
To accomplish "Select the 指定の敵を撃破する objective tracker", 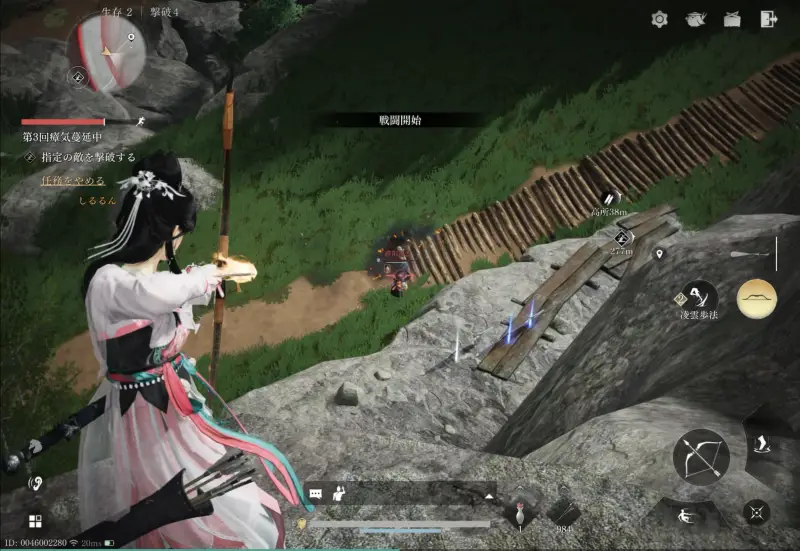I will coord(85,157).
